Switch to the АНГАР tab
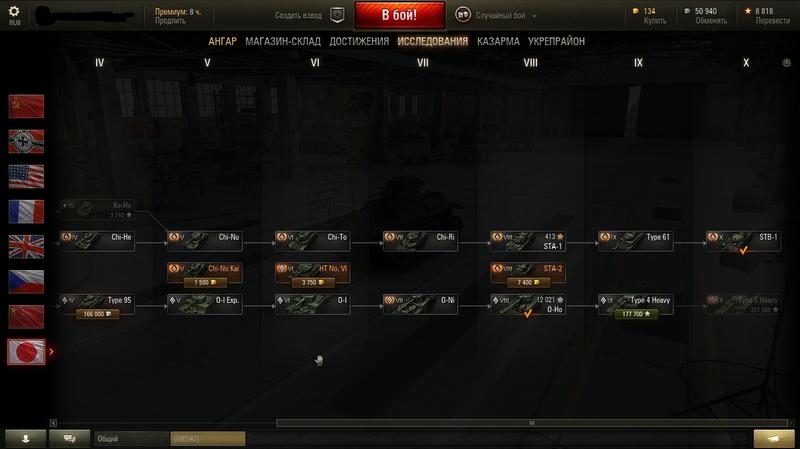 tap(222, 41)
